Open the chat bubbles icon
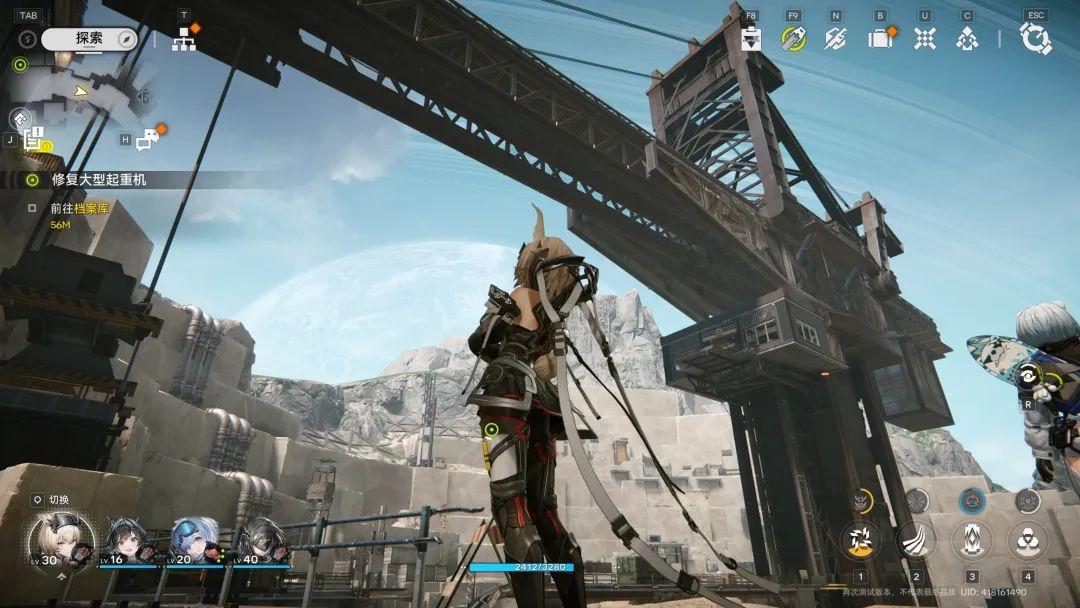This screenshot has height=608, width=1080. (x=148, y=140)
